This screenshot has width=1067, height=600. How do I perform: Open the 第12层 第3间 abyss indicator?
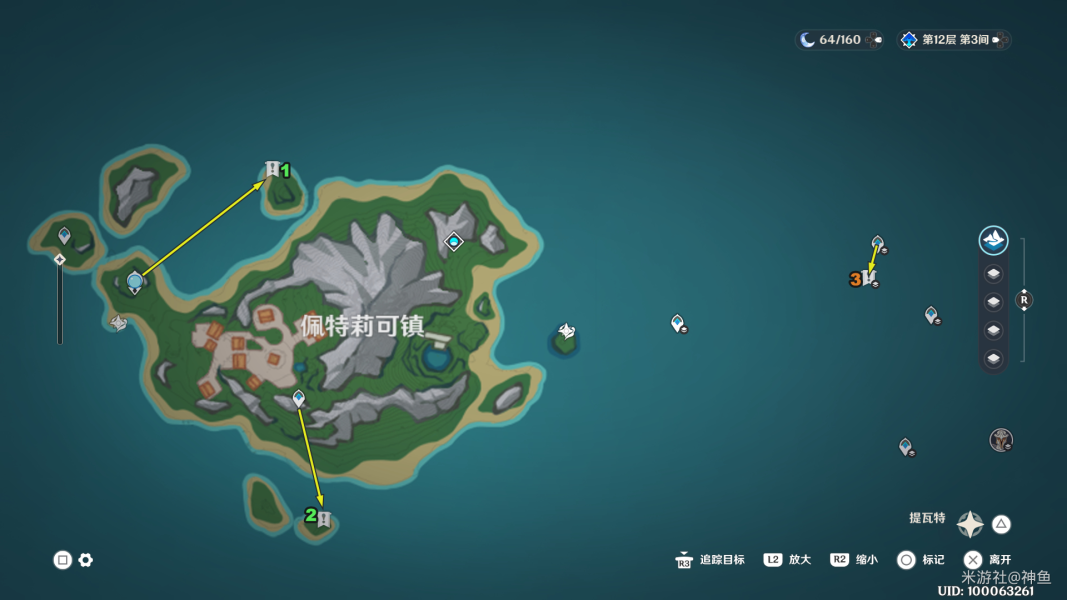[x=954, y=40]
